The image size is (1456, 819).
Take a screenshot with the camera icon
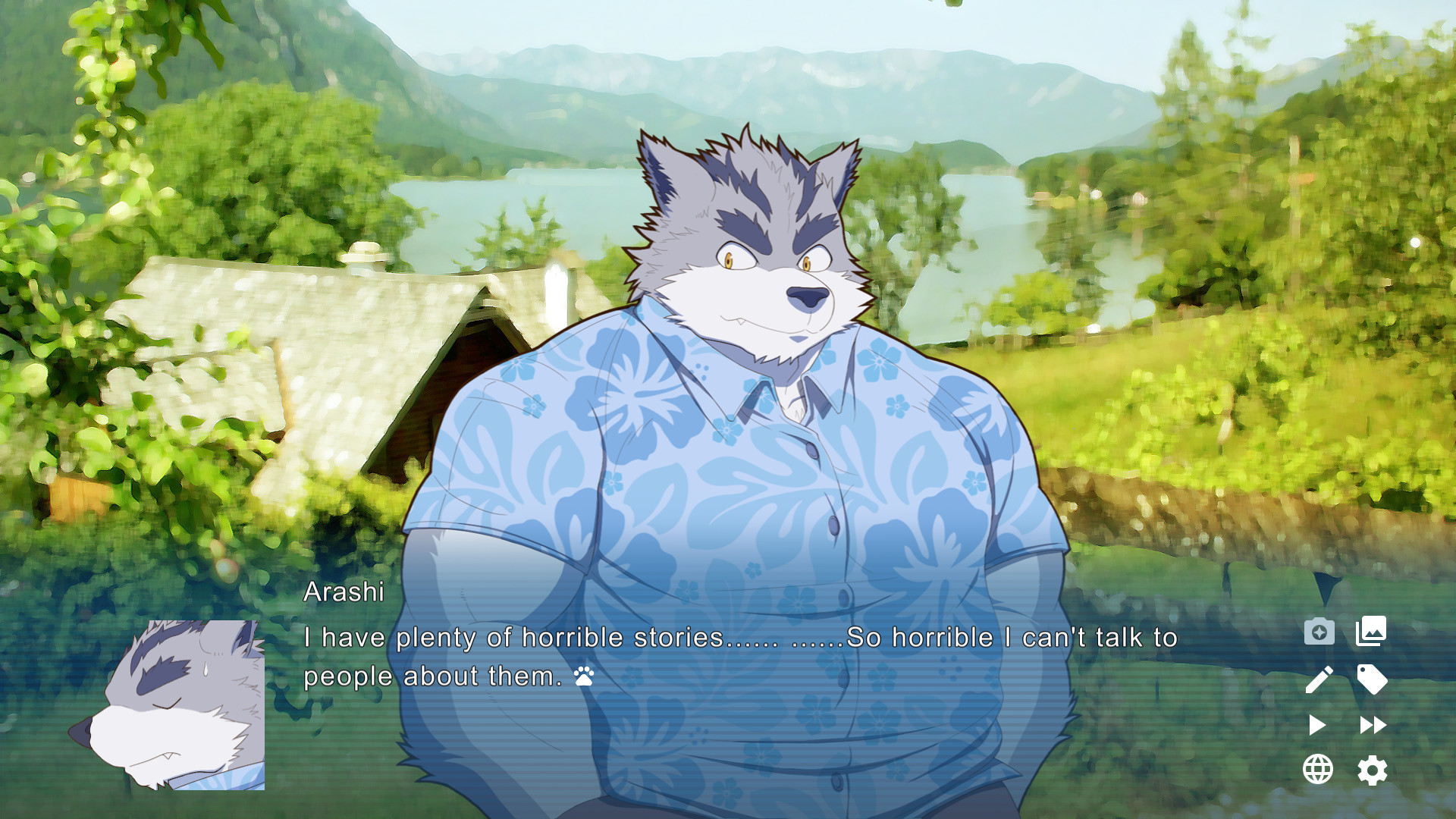click(x=1319, y=632)
